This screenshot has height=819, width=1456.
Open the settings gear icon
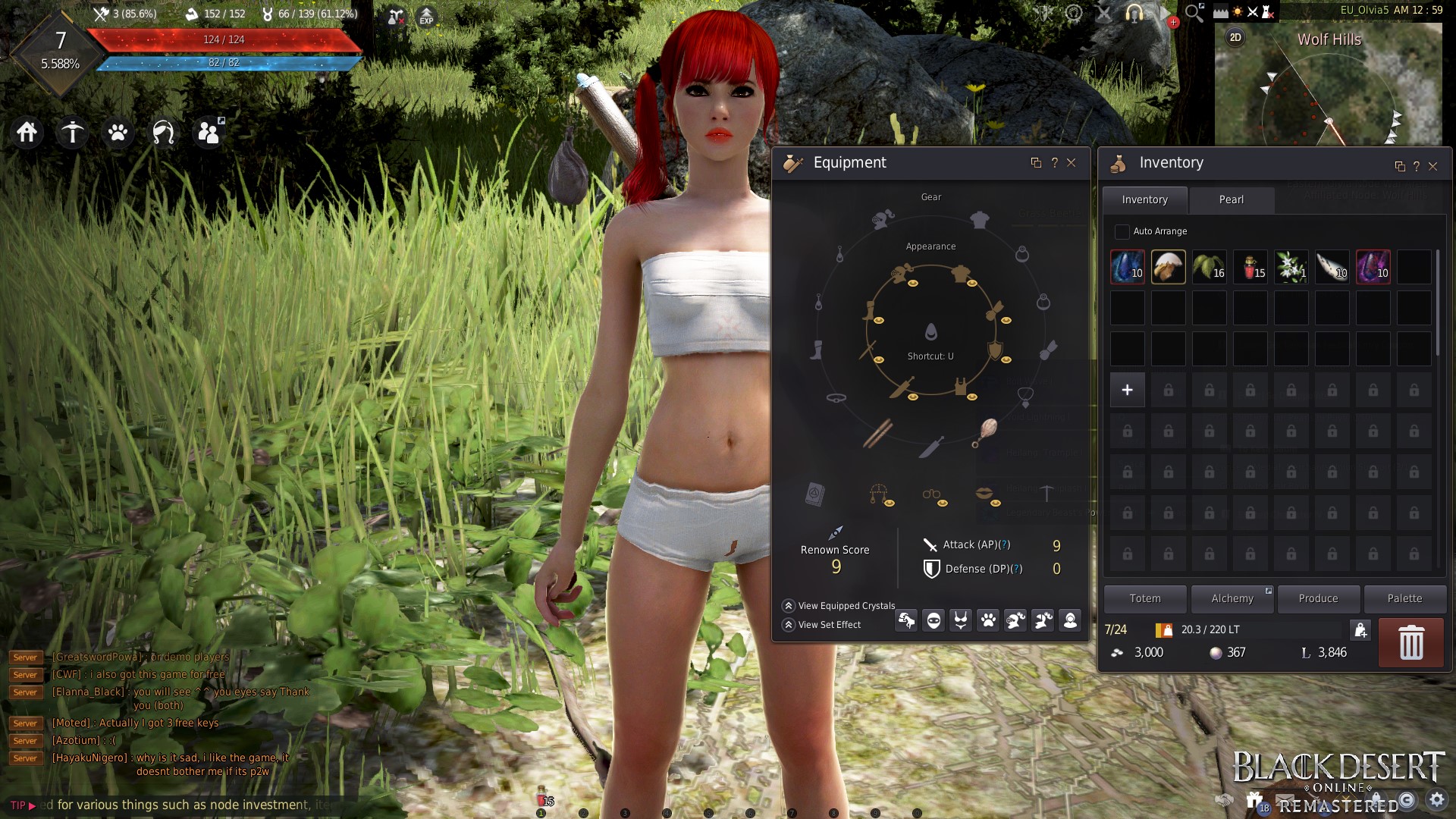click(1436, 799)
